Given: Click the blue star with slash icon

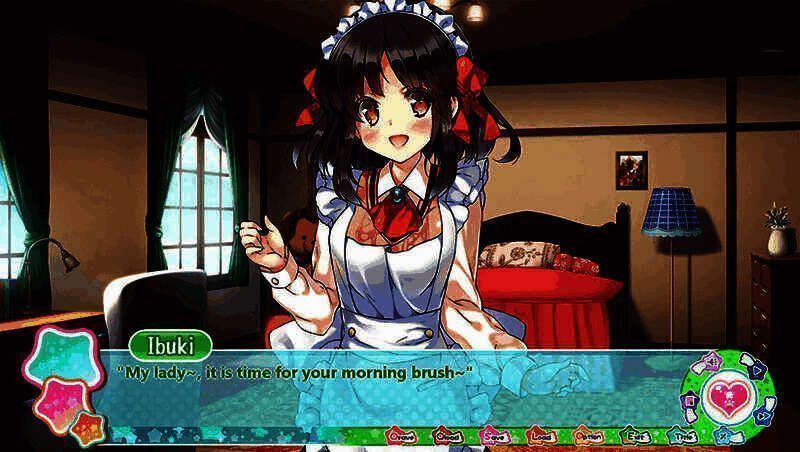Looking at the screenshot, I should pos(723,435).
